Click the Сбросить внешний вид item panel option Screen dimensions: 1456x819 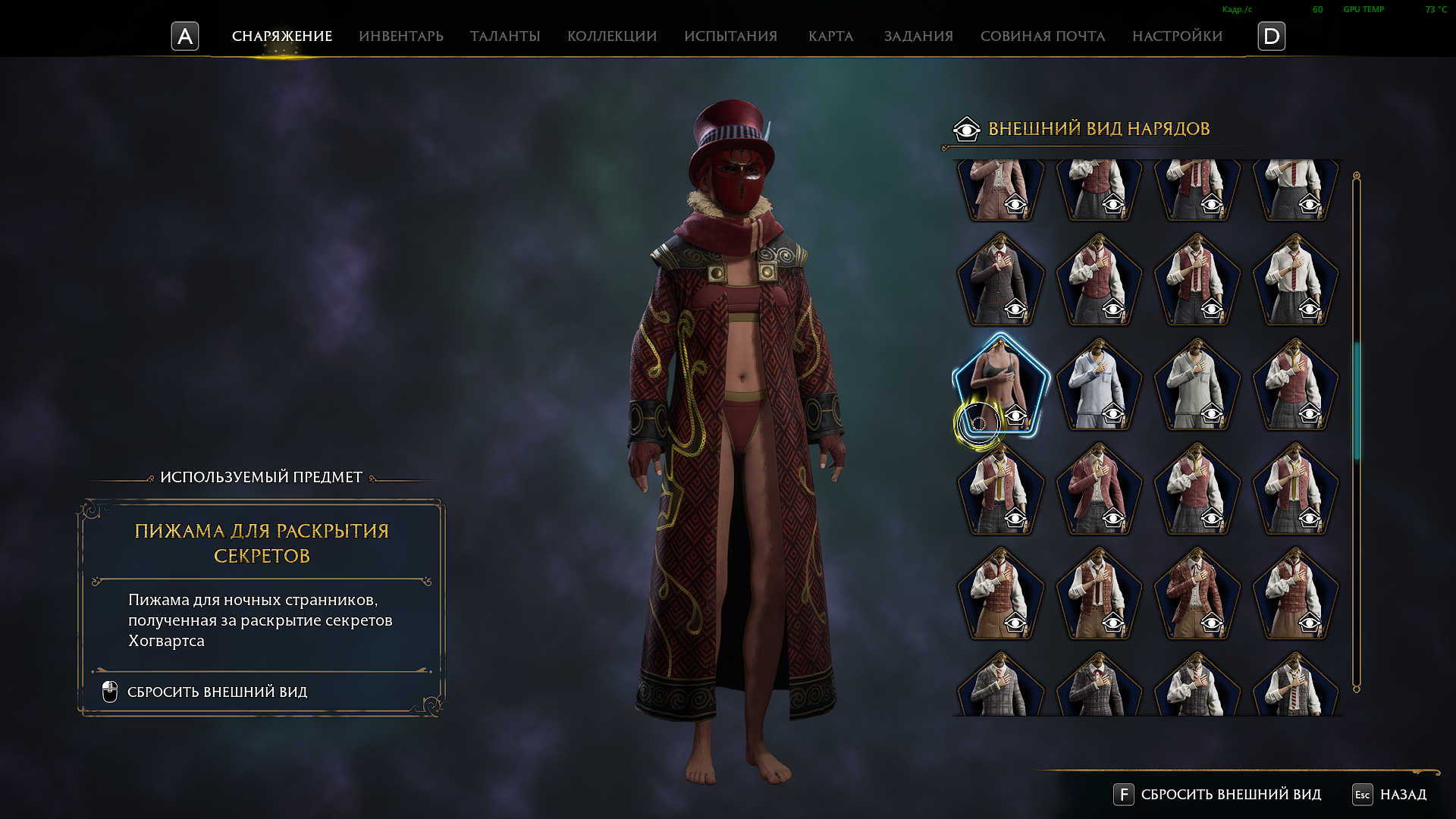point(217,692)
